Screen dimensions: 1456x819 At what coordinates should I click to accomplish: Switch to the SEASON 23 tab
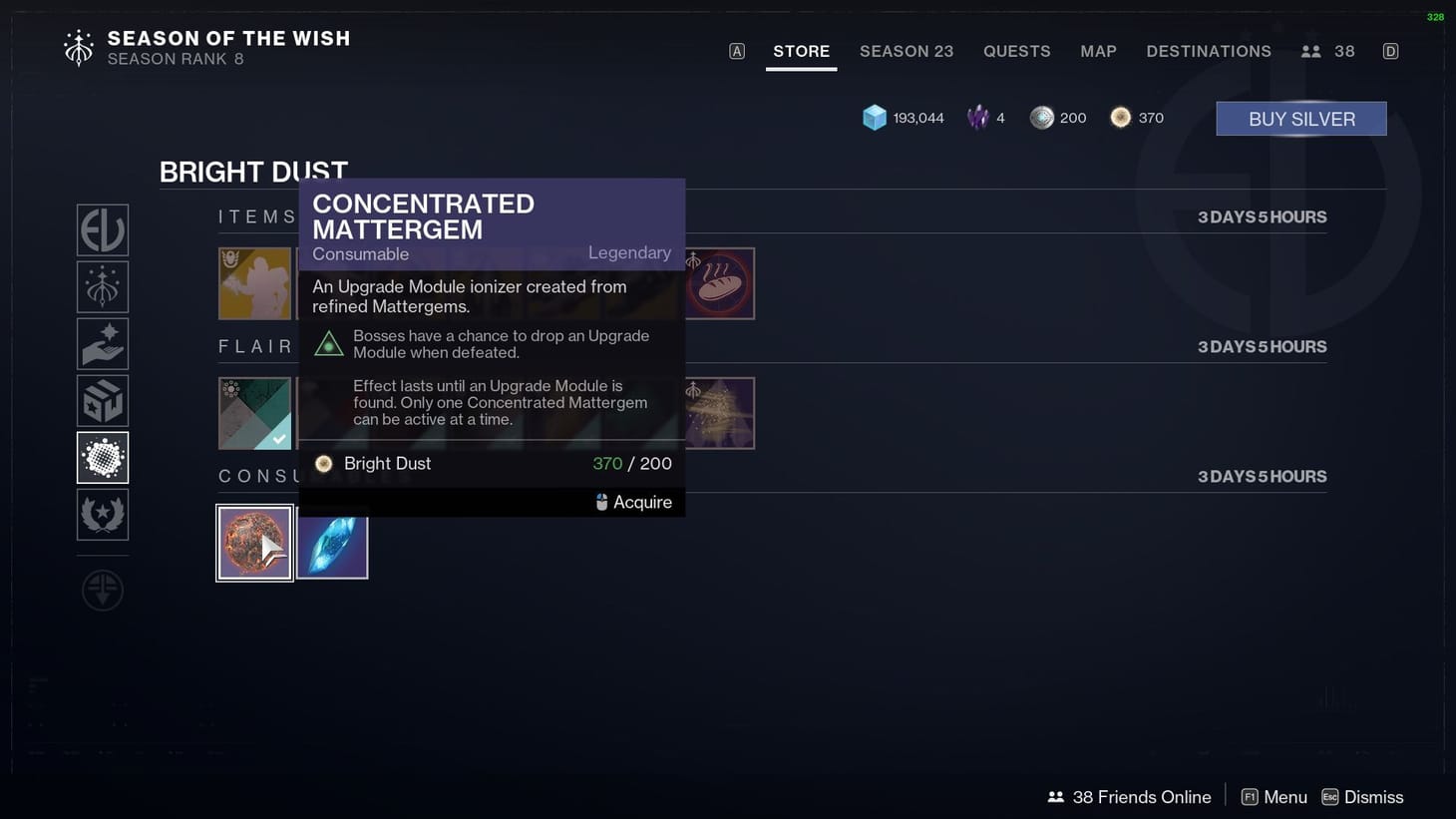pyautogui.click(x=906, y=51)
